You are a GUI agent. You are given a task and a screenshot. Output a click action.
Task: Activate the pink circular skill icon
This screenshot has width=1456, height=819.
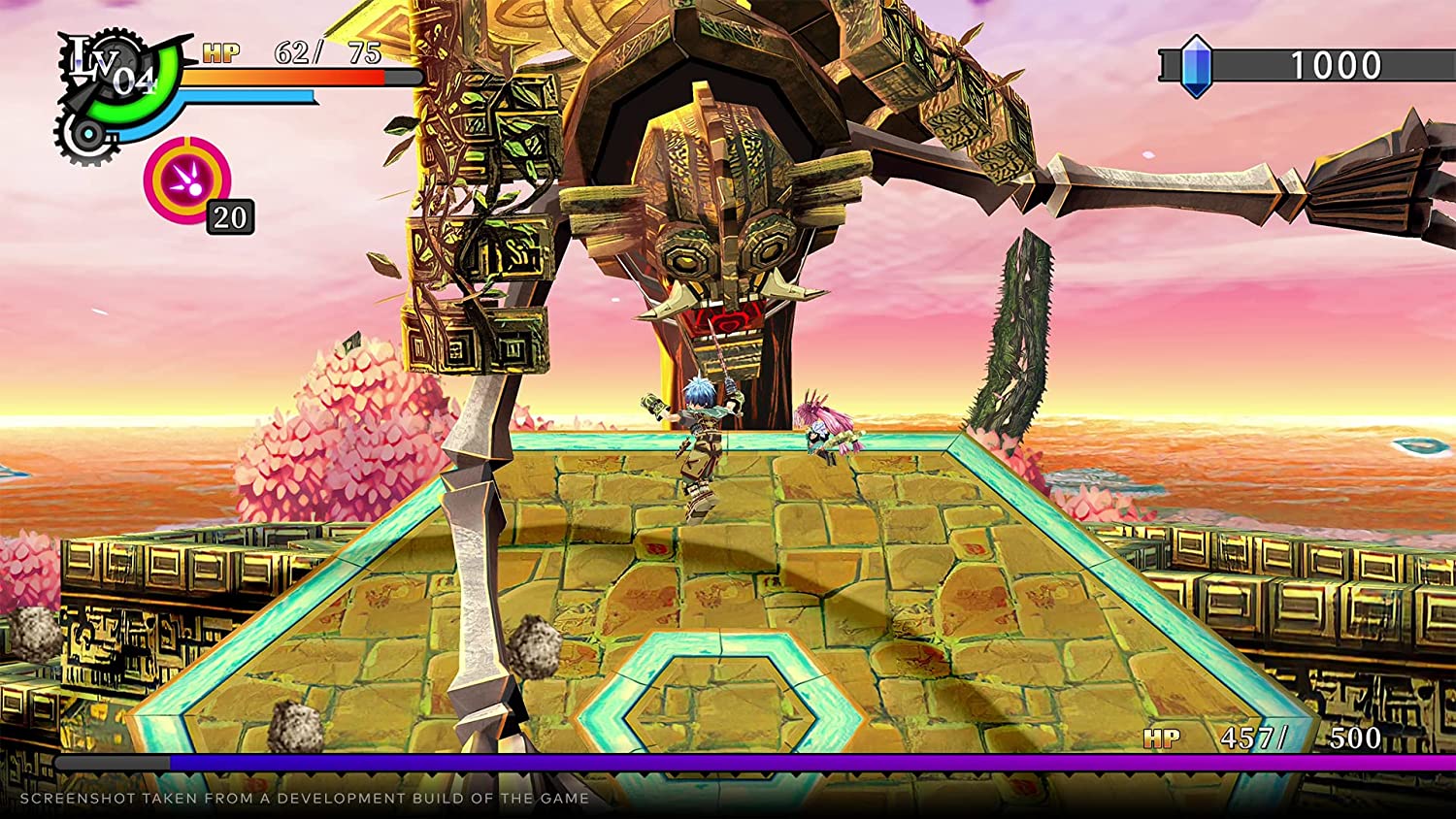pos(186,180)
